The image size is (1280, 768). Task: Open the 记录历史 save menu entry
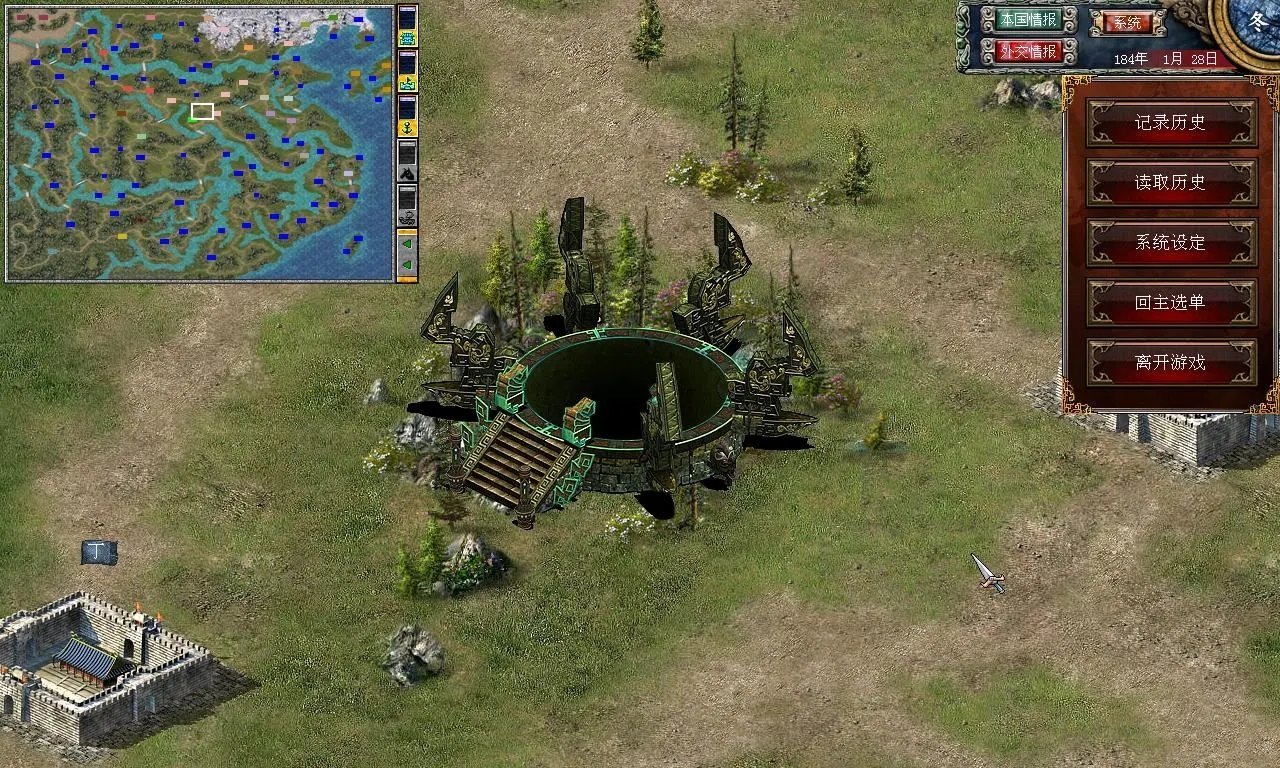[x=1171, y=123]
